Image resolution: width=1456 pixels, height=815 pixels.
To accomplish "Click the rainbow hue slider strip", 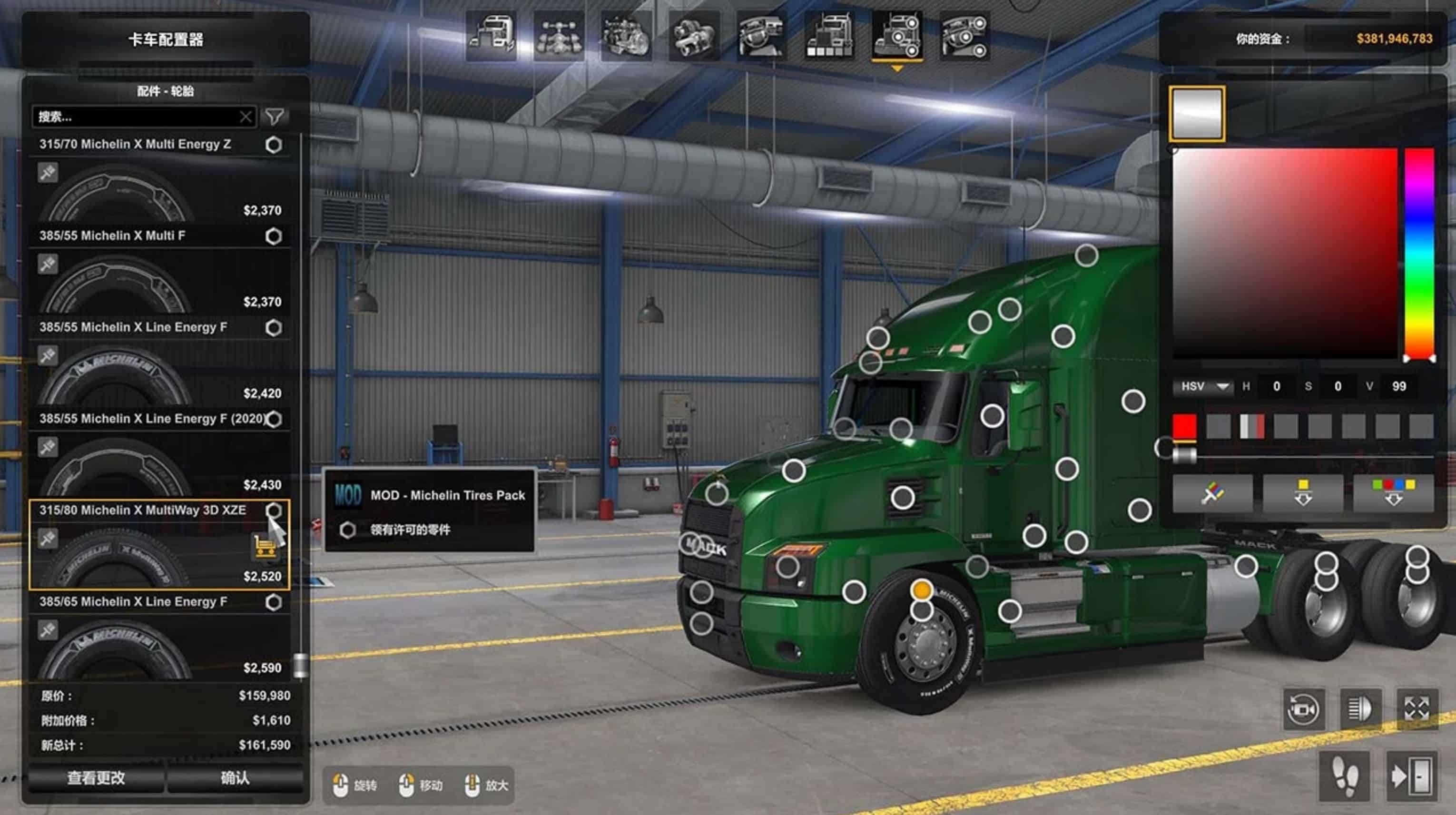I will 1419,255.
